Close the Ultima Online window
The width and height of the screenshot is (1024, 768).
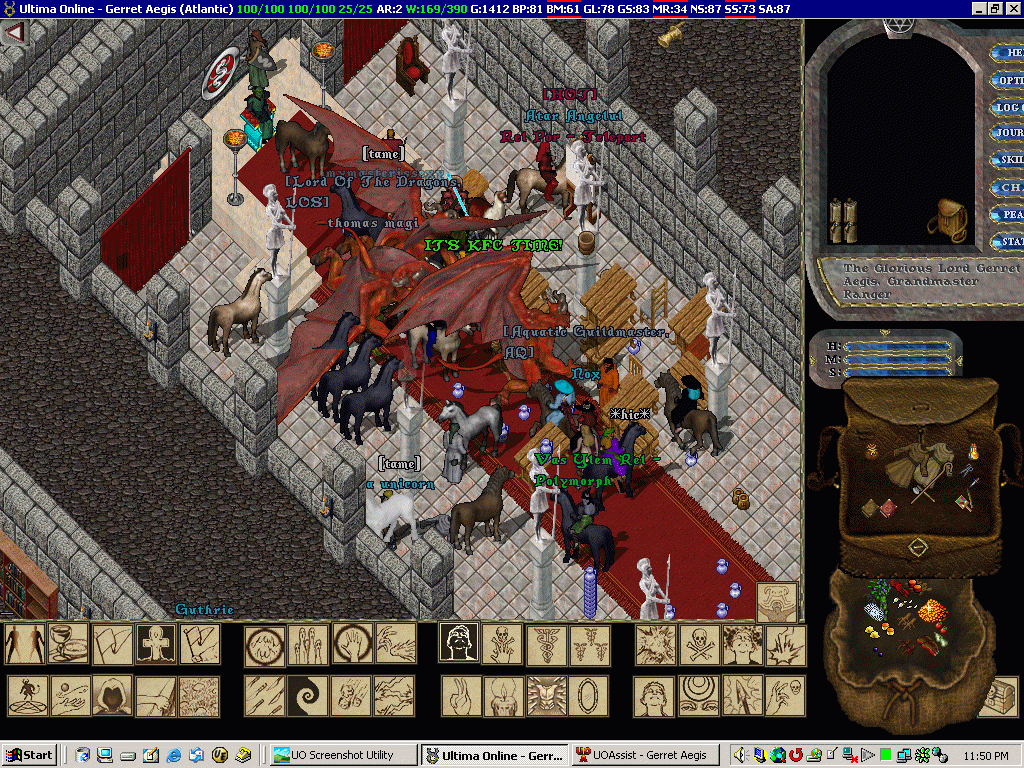pos(1013,8)
